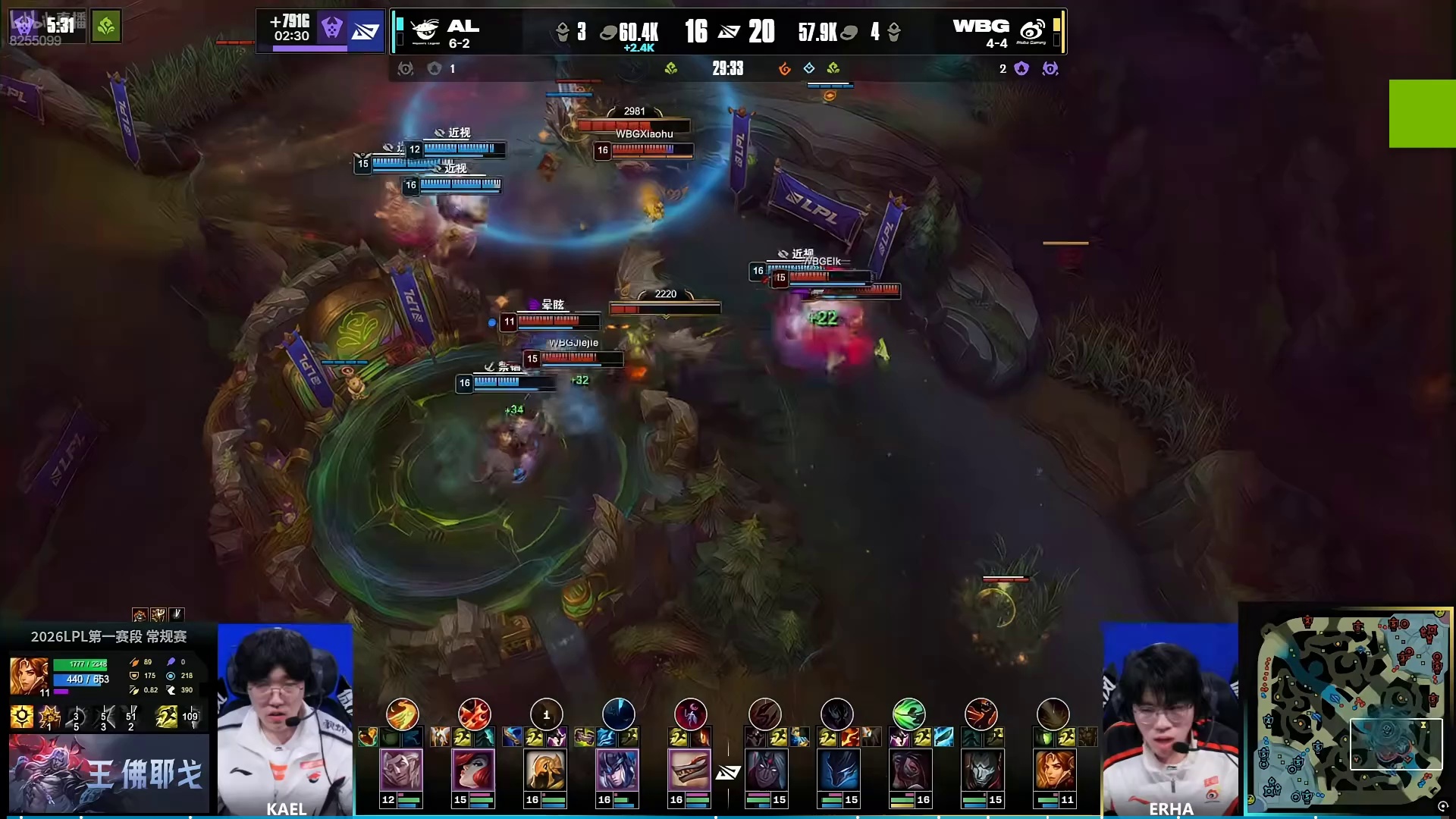1456x819 pixels.
Task: Select the crocodile champion portrait, level 16
Action: [689, 770]
